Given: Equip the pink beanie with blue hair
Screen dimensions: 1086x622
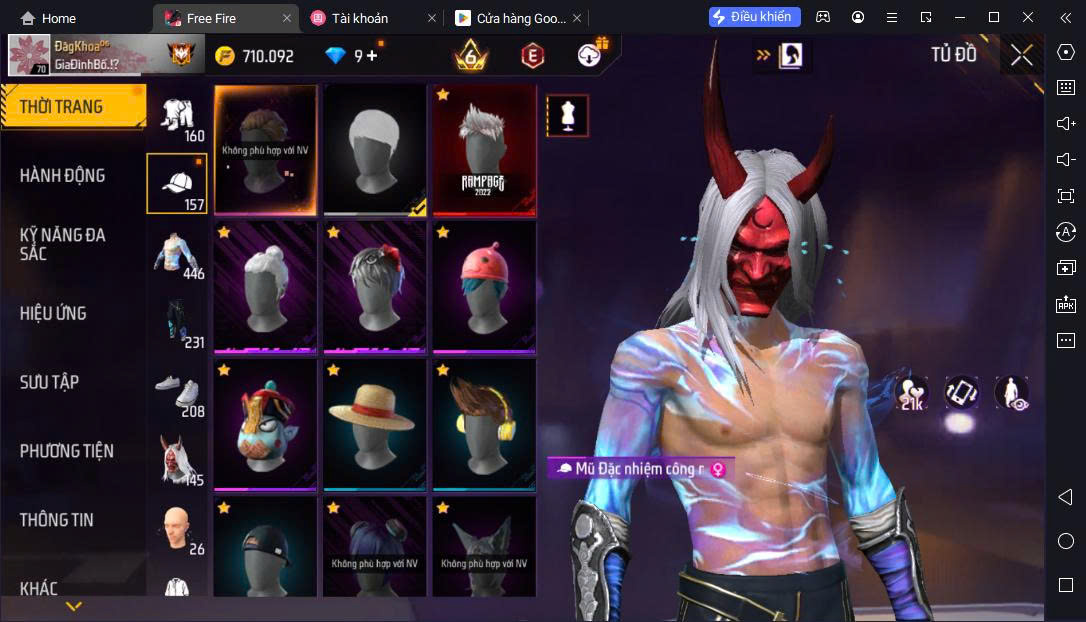Looking at the screenshot, I should (485, 288).
